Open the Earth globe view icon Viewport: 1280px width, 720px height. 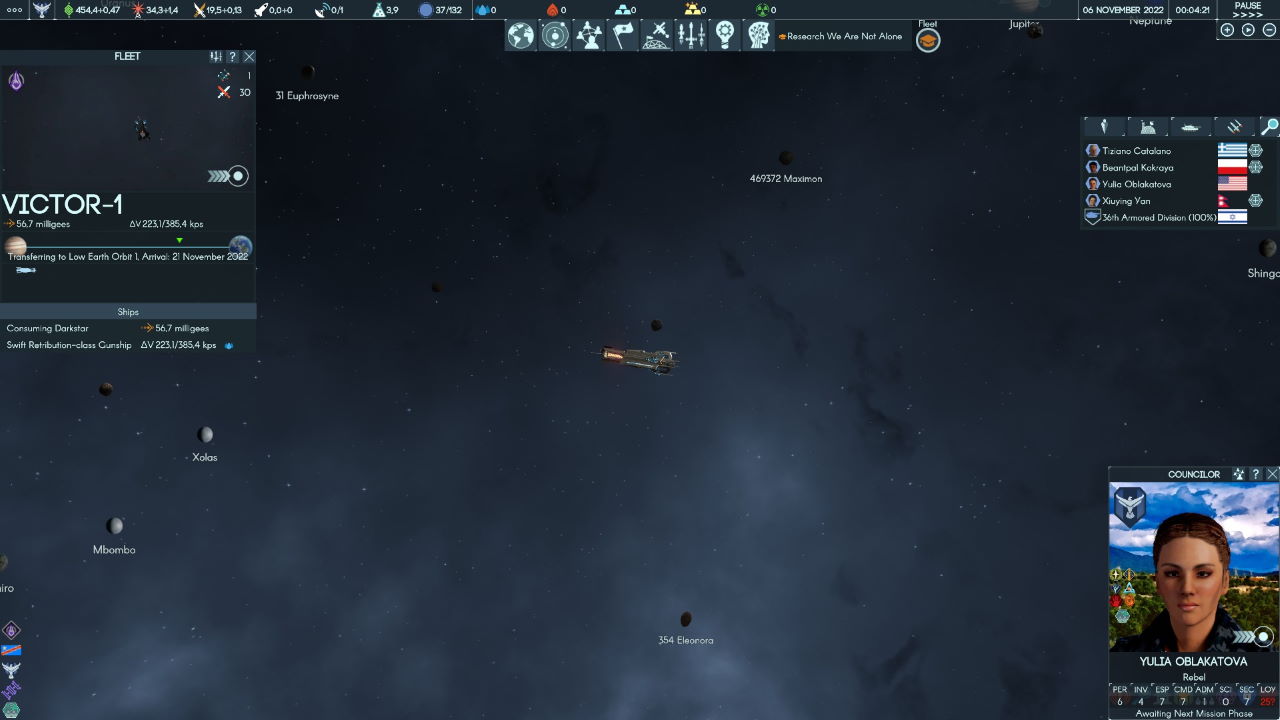521,36
